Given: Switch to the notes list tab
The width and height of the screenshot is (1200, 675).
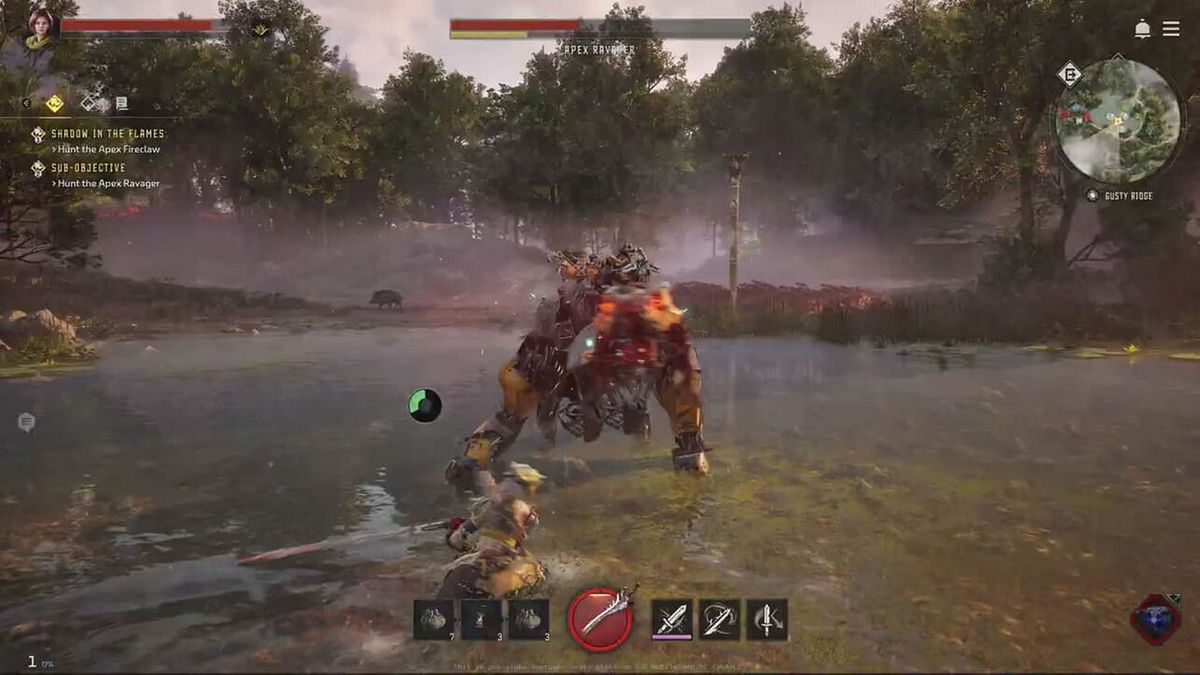Looking at the screenshot, I should [x=121, y=102].
